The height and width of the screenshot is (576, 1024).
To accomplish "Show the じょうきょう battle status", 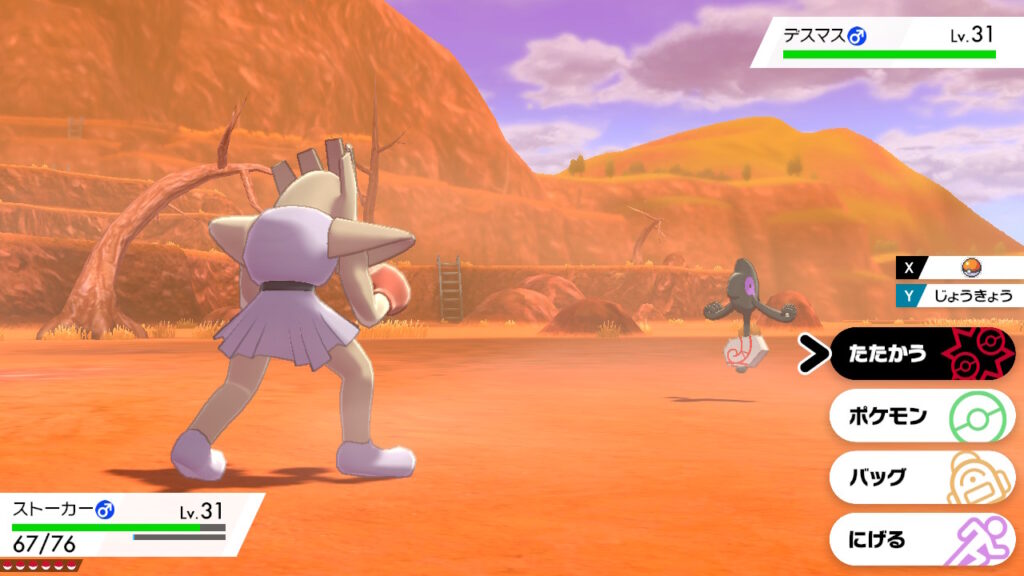I will [968, 295].
